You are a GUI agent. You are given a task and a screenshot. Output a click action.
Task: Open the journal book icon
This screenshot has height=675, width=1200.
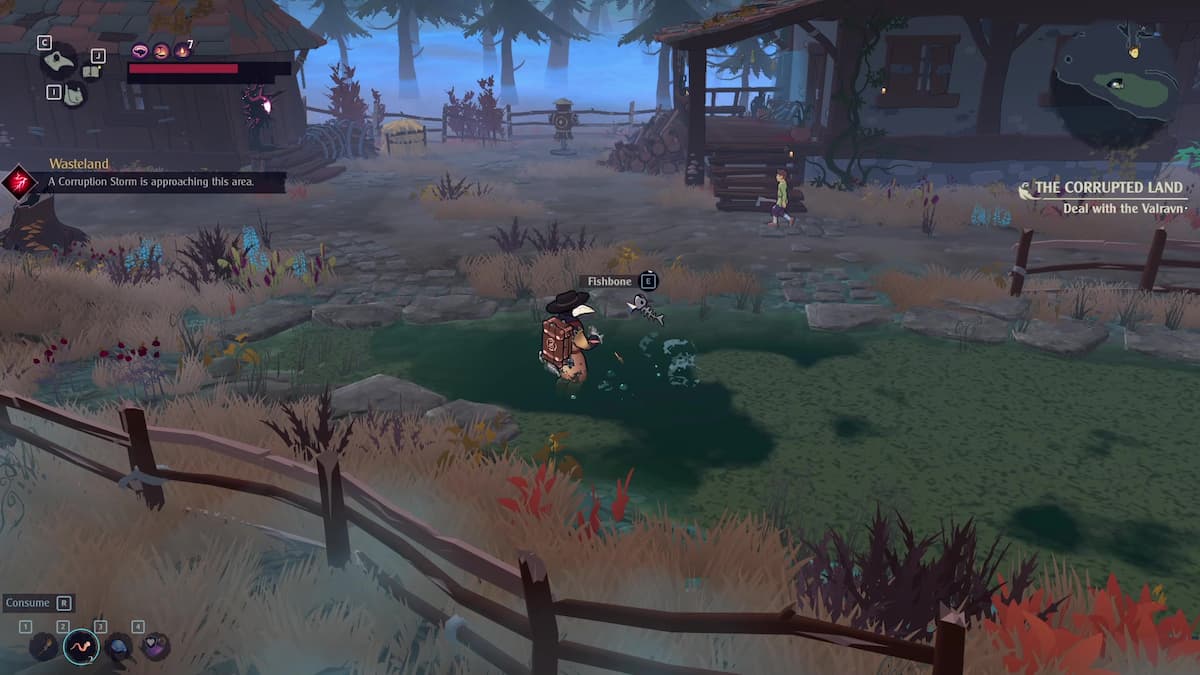tap(91, 70)
